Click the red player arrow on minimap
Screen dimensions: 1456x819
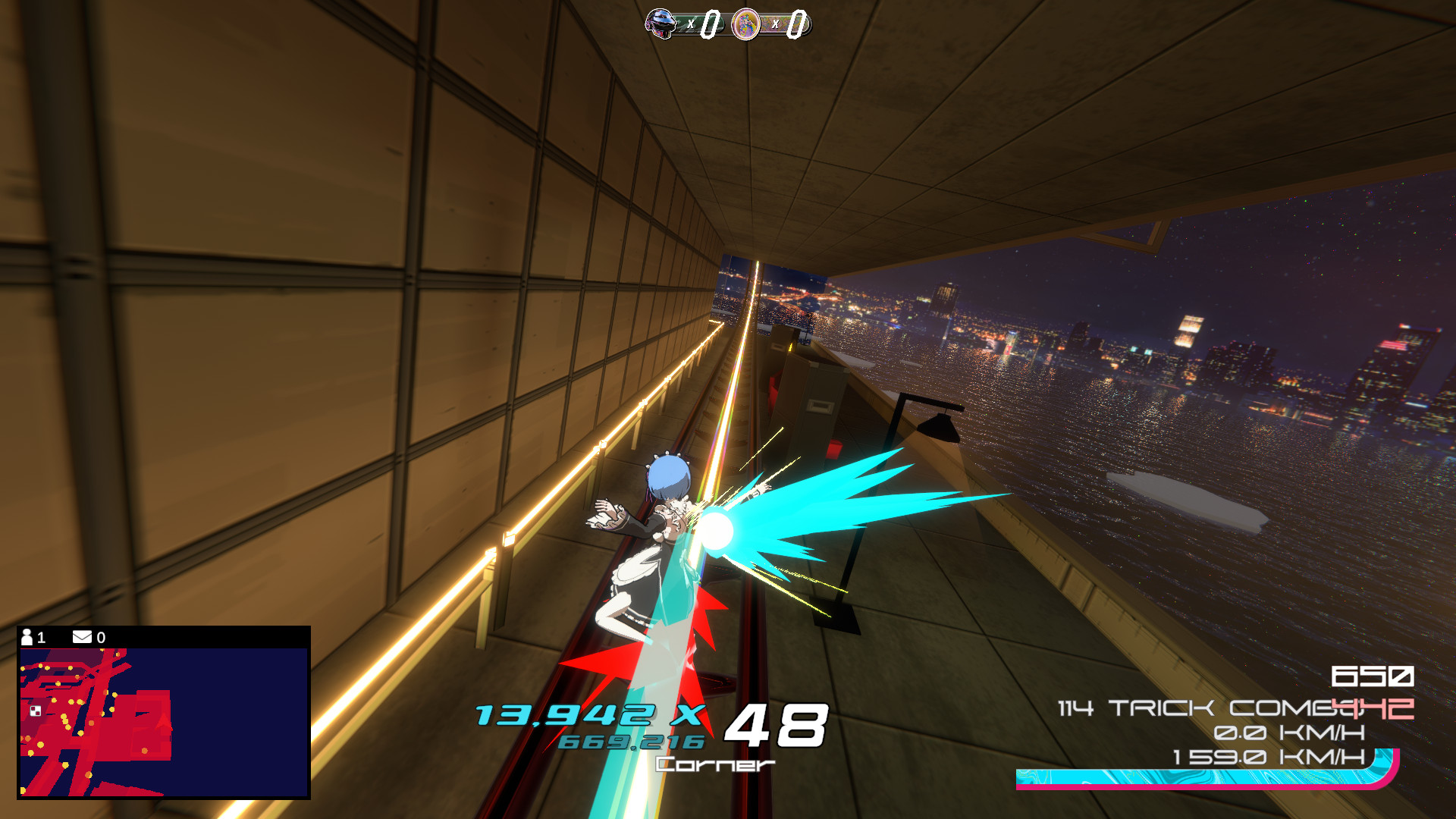coord(164,723)
